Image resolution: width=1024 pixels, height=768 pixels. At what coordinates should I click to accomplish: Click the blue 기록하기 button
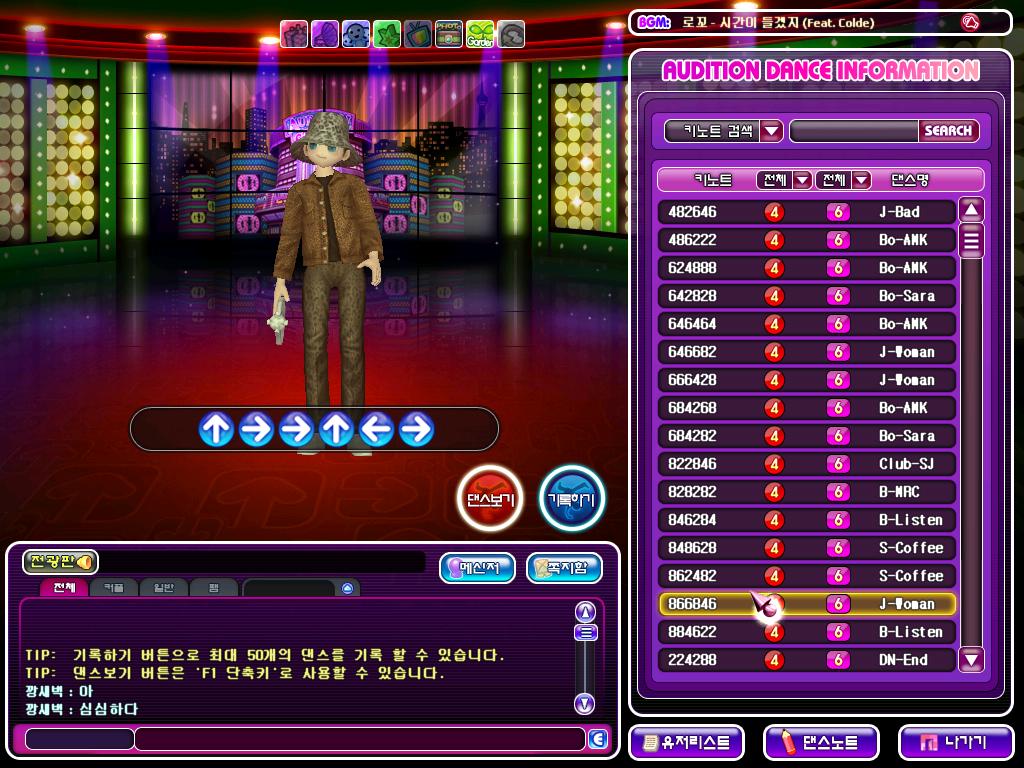click(x=572, y=498)
